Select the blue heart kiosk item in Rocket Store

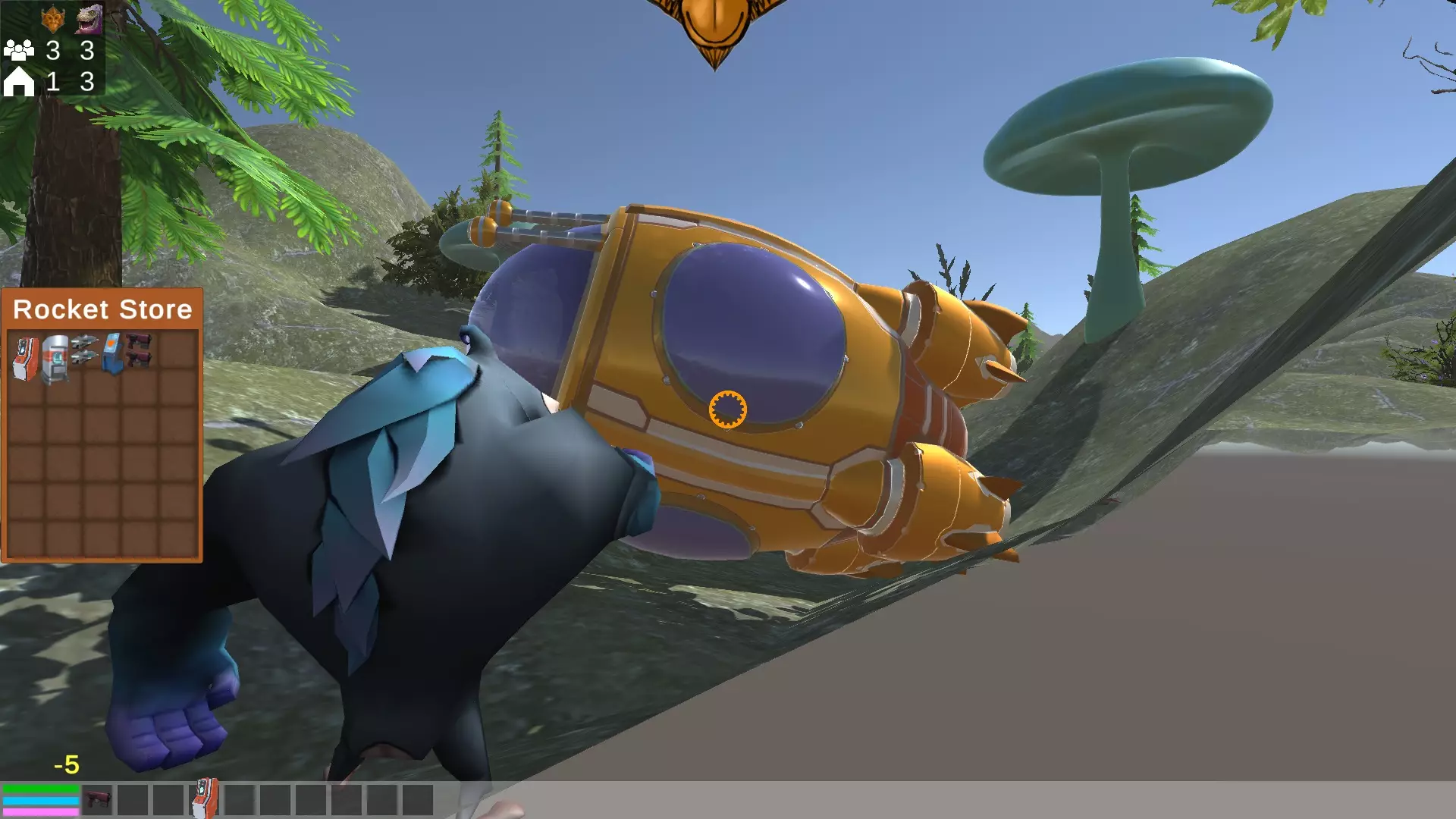(114, 353)
